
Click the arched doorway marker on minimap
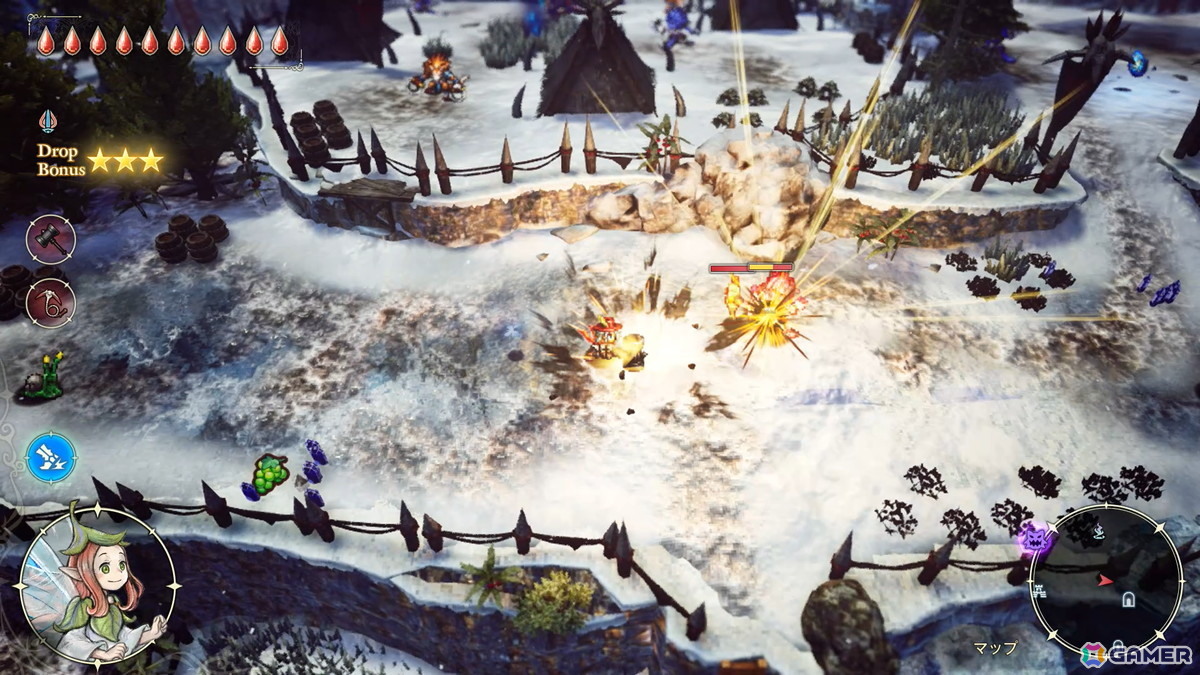coord(1128,599)
